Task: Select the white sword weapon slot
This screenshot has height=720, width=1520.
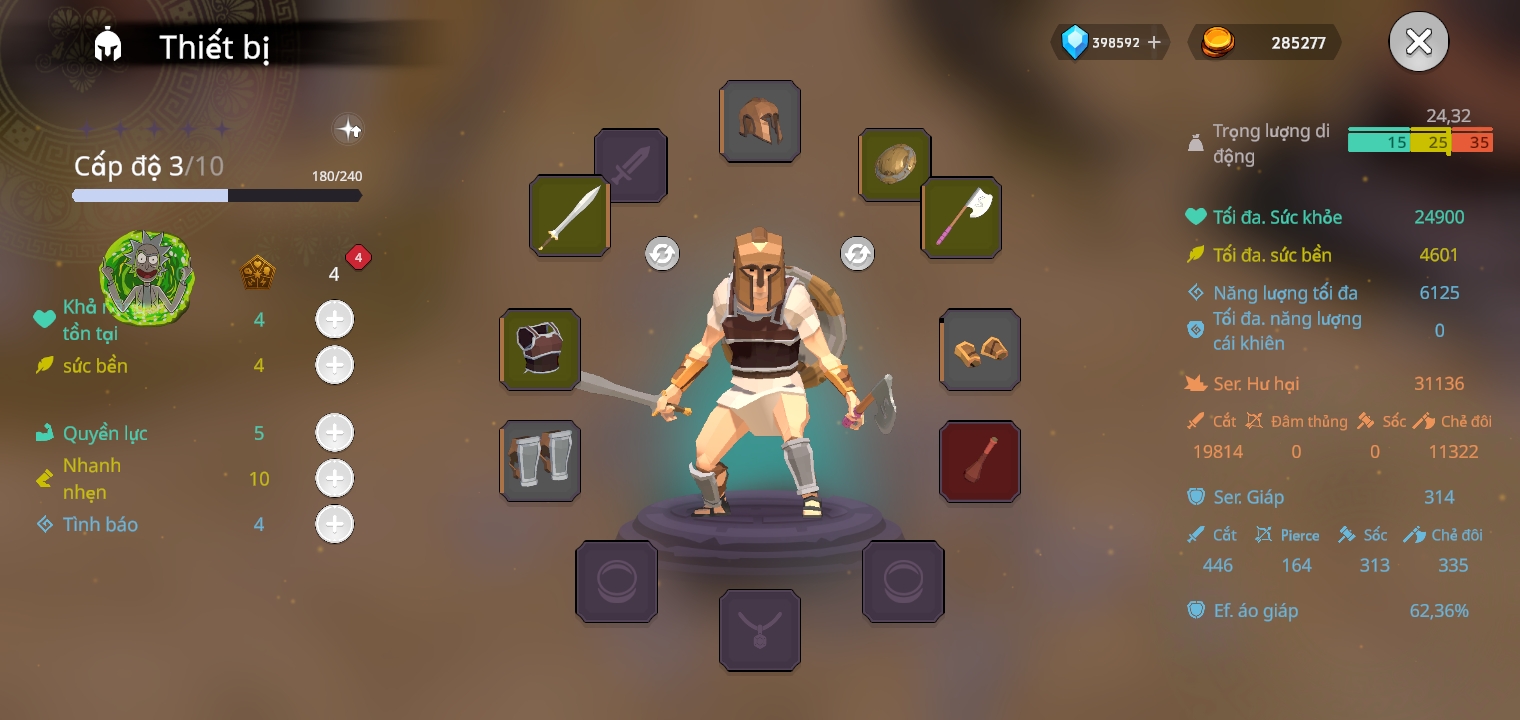Action: coord(570,215)
